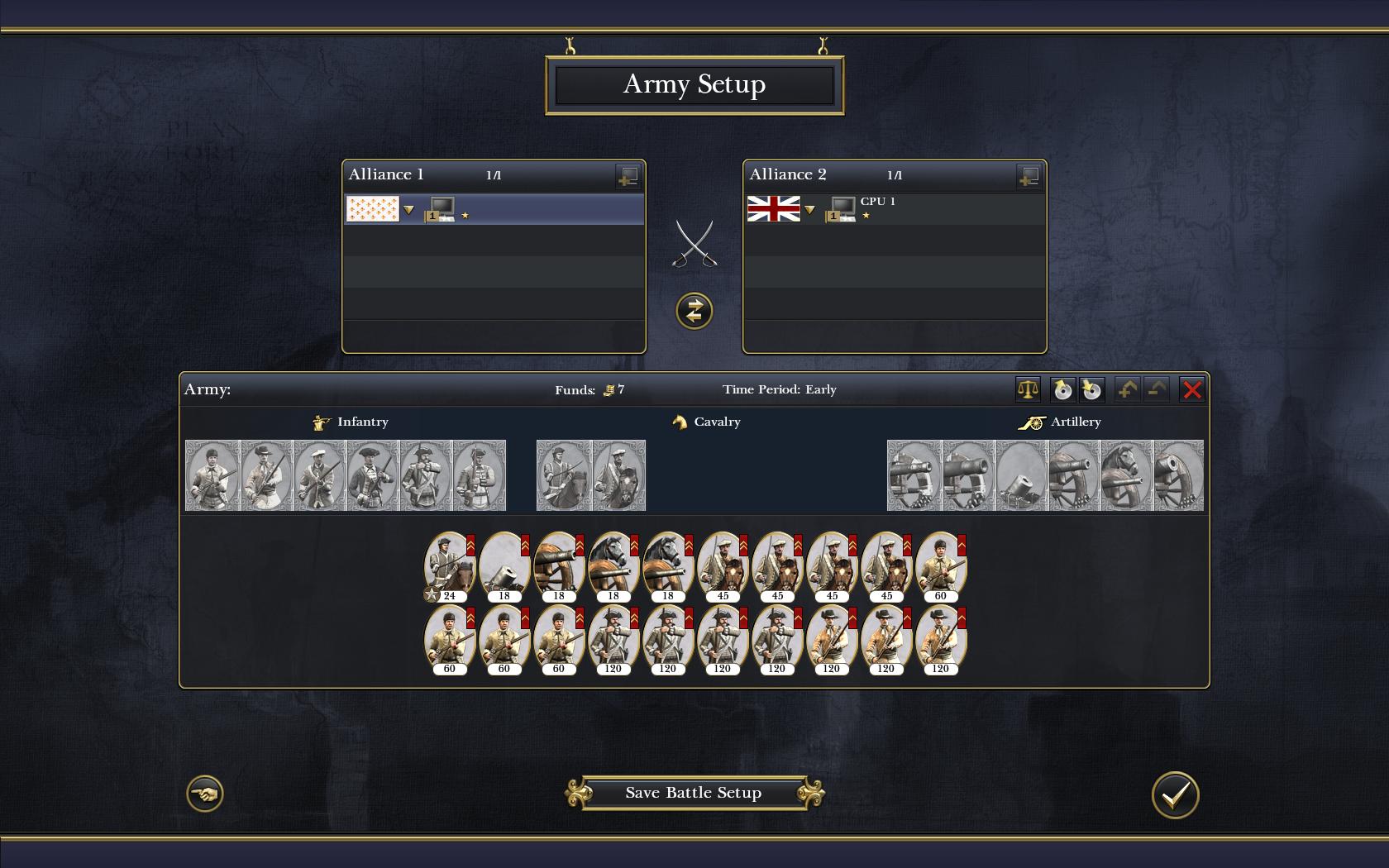Add the grey mortar from Artillery roster
This screenshot has width=1389, height=868.
click(x=1021, y=475)
